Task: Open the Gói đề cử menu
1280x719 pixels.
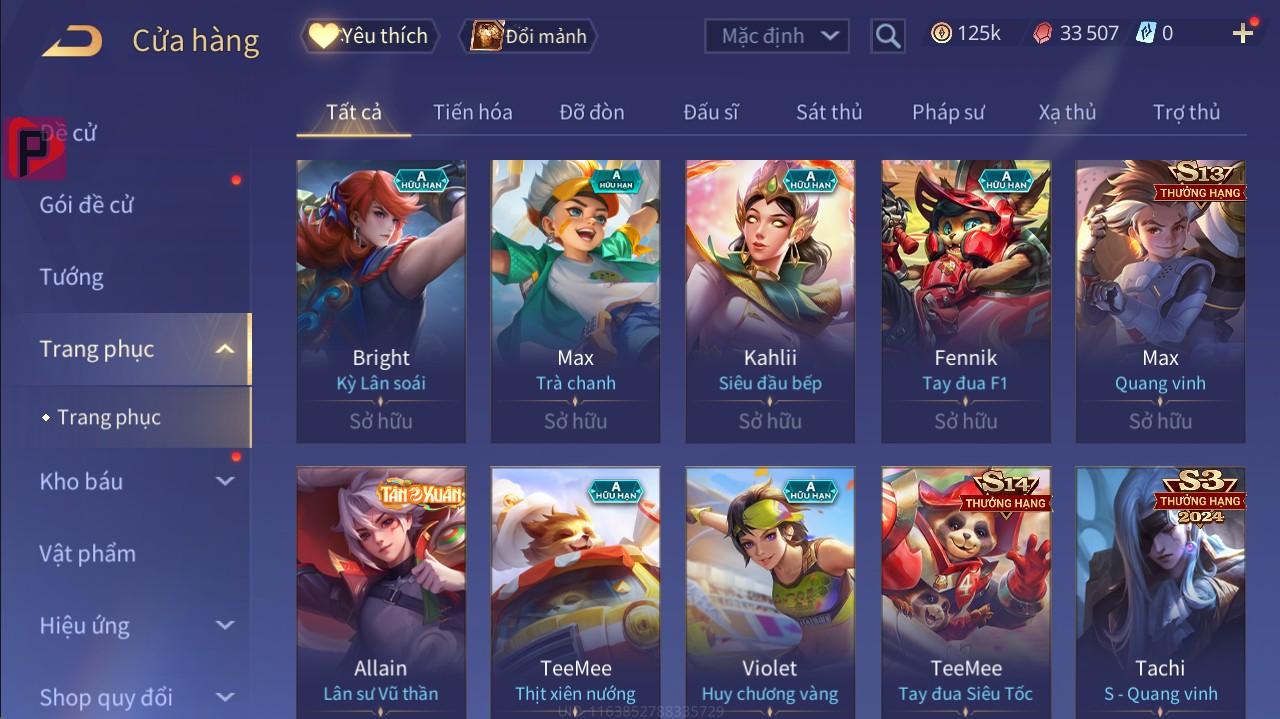Action: click(x=87, y=205)
